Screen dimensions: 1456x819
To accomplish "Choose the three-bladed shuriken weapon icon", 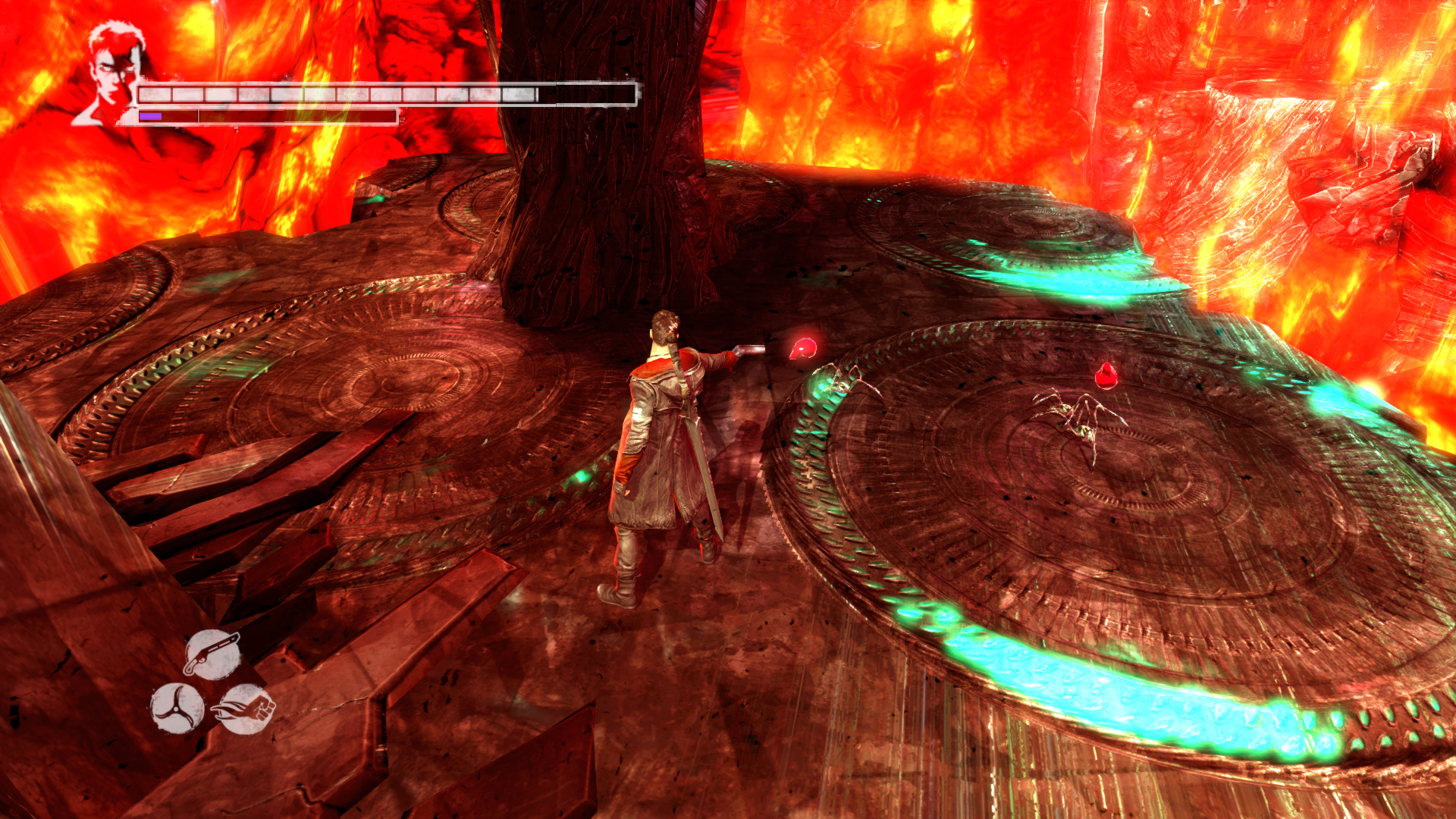I will [177, 709].
